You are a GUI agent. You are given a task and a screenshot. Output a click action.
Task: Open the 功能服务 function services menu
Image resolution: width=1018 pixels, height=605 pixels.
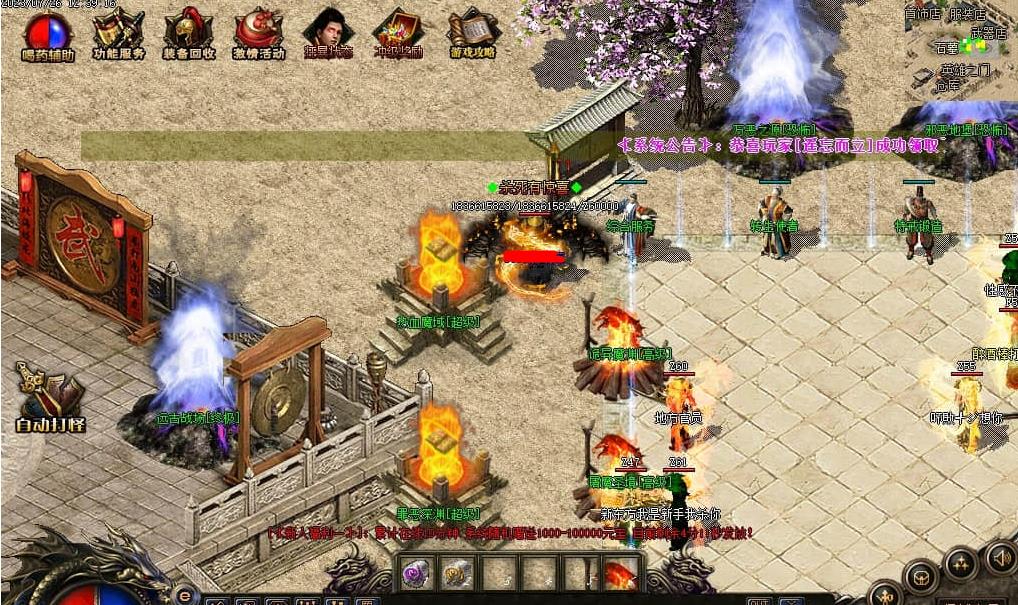click(x=118, y=36)
